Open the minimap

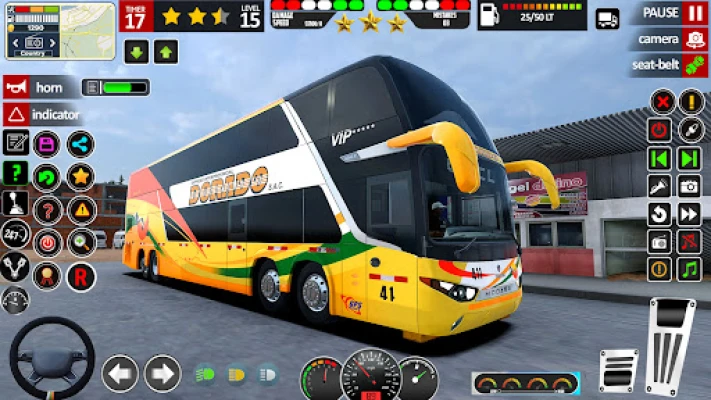[x=60, y=31]
